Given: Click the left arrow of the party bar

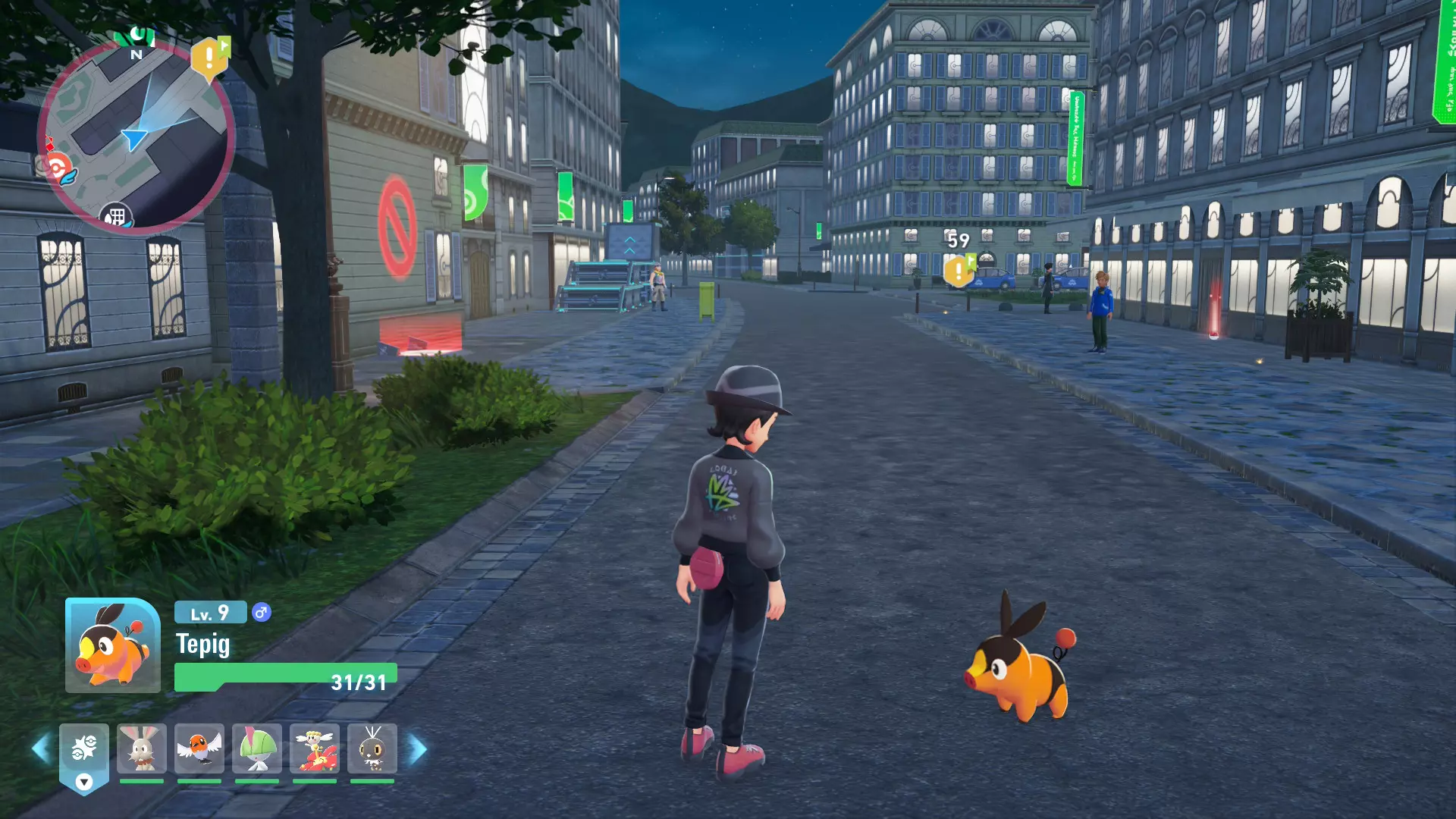Looking at the screenshot, I should pyautogui.click(x=41, y=749).
